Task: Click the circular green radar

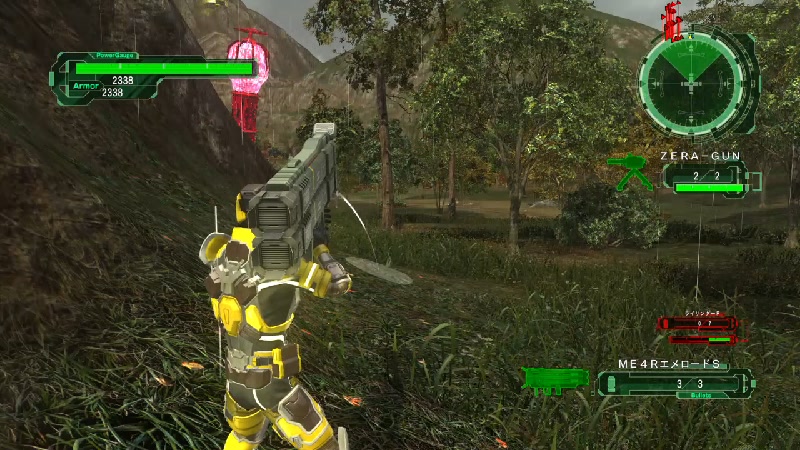Action: pos(692,85)
